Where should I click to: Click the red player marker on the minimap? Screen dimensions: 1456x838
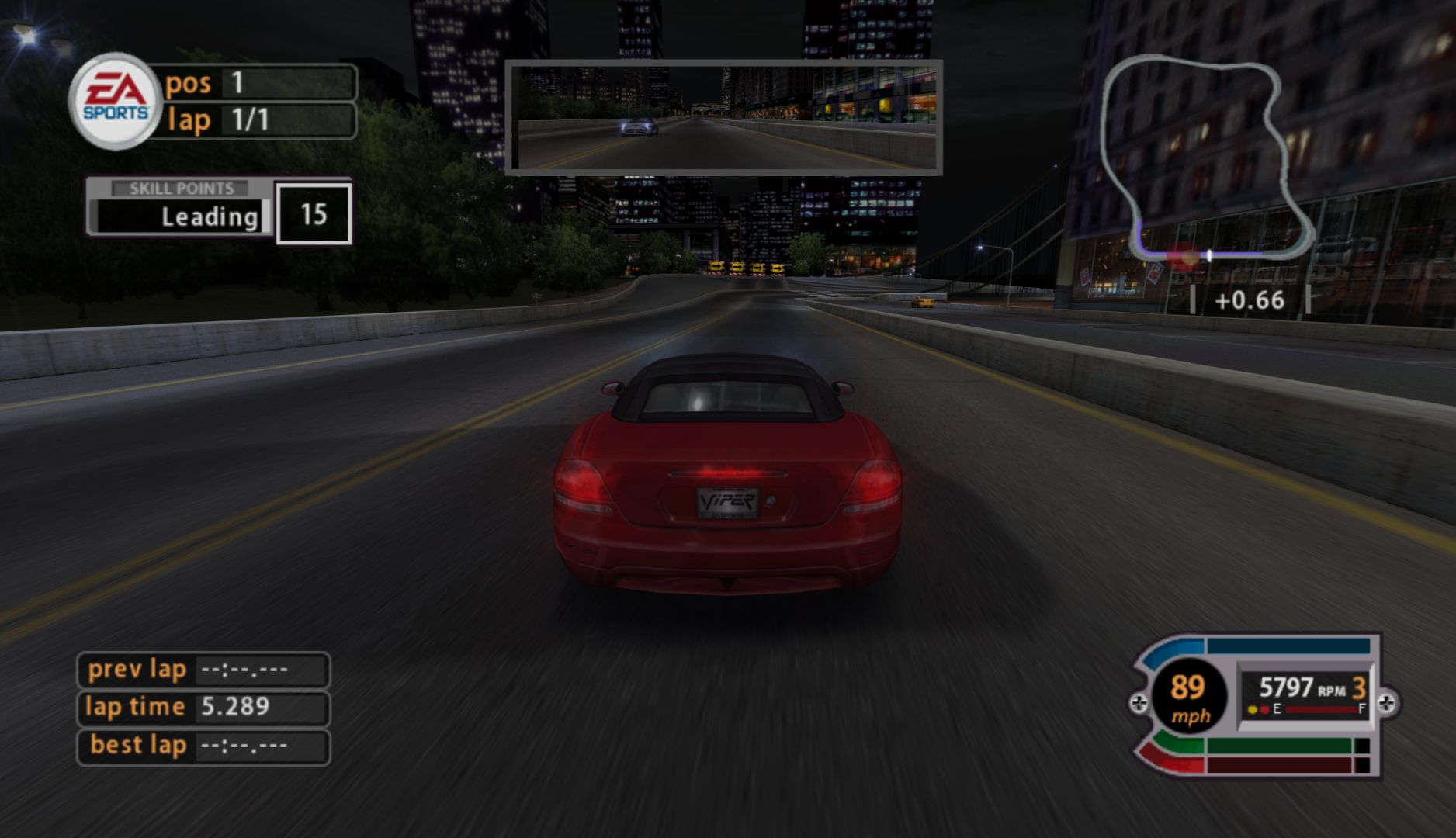[x=1182, y=255]
